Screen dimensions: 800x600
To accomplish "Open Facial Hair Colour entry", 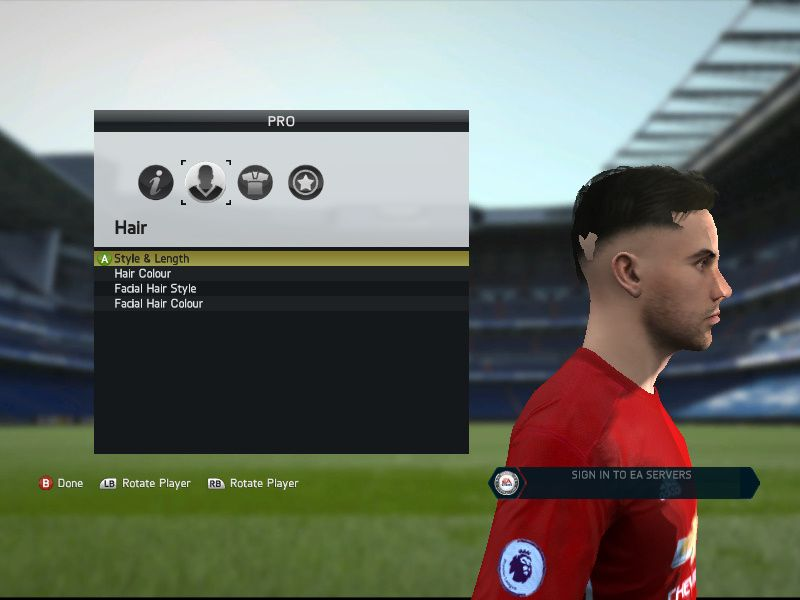I will pos(158,303).
